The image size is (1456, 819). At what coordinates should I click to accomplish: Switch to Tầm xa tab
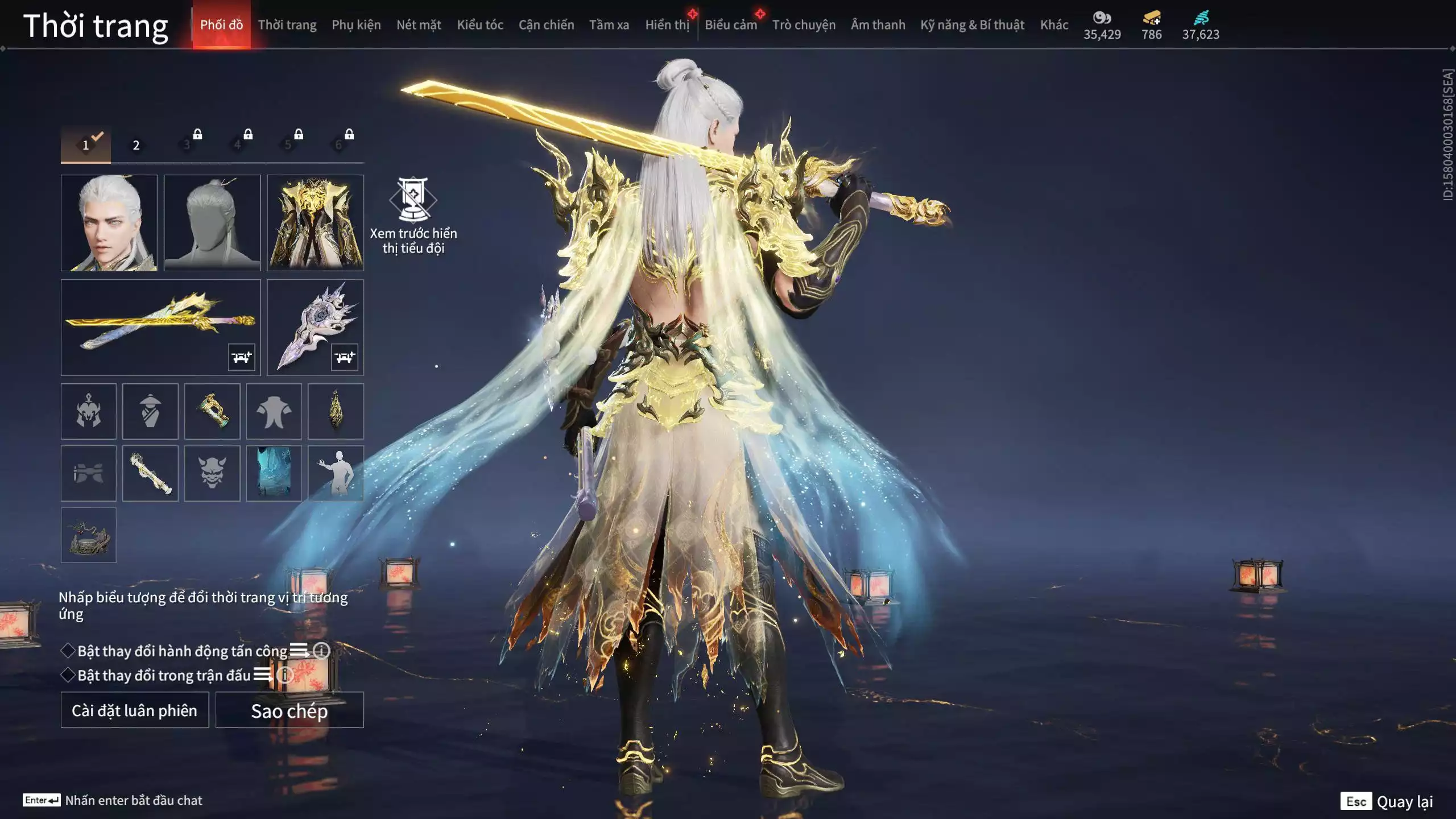(x=609, y=25)
